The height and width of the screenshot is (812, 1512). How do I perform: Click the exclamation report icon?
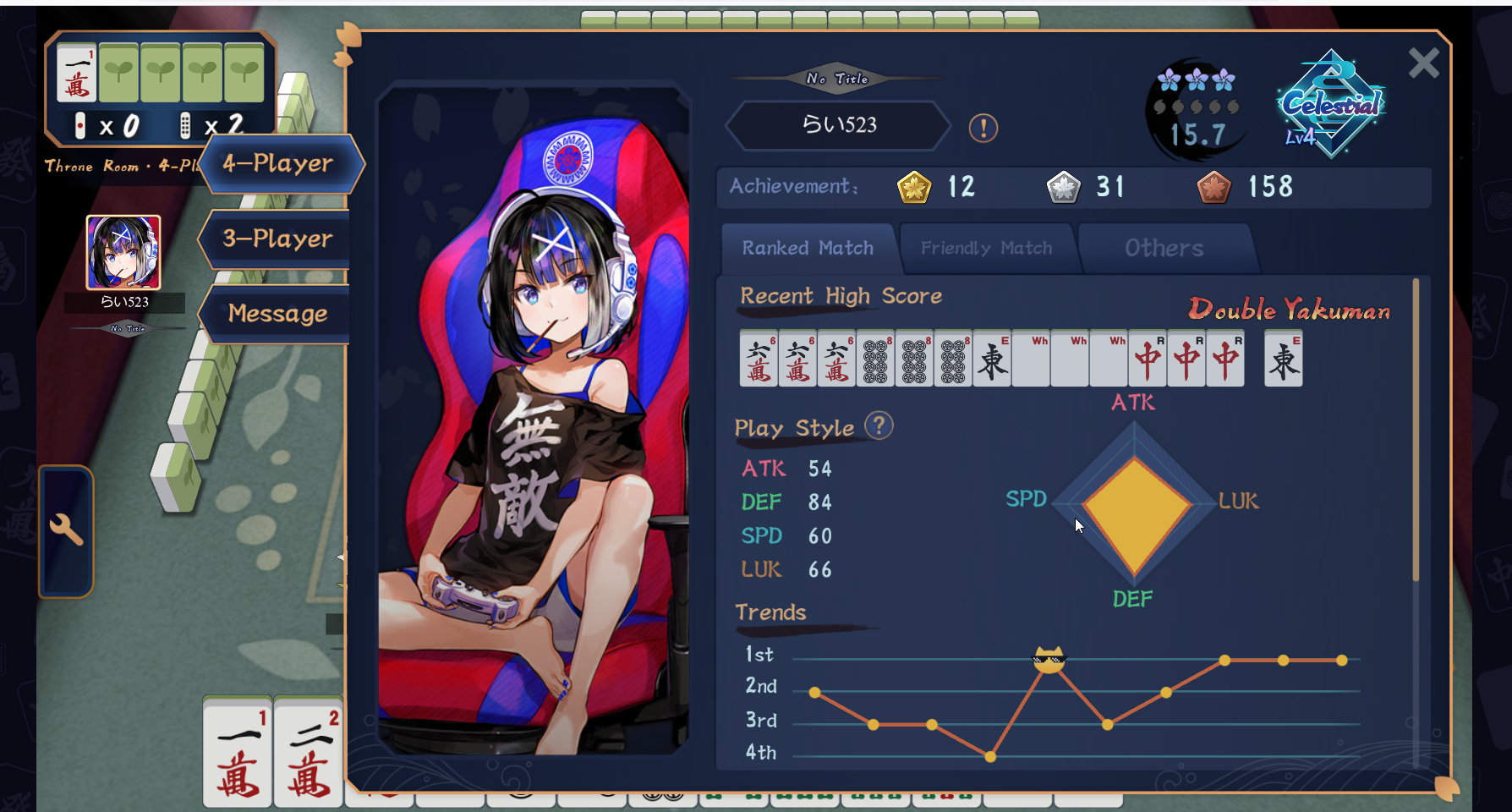click(x=983, y=129)
